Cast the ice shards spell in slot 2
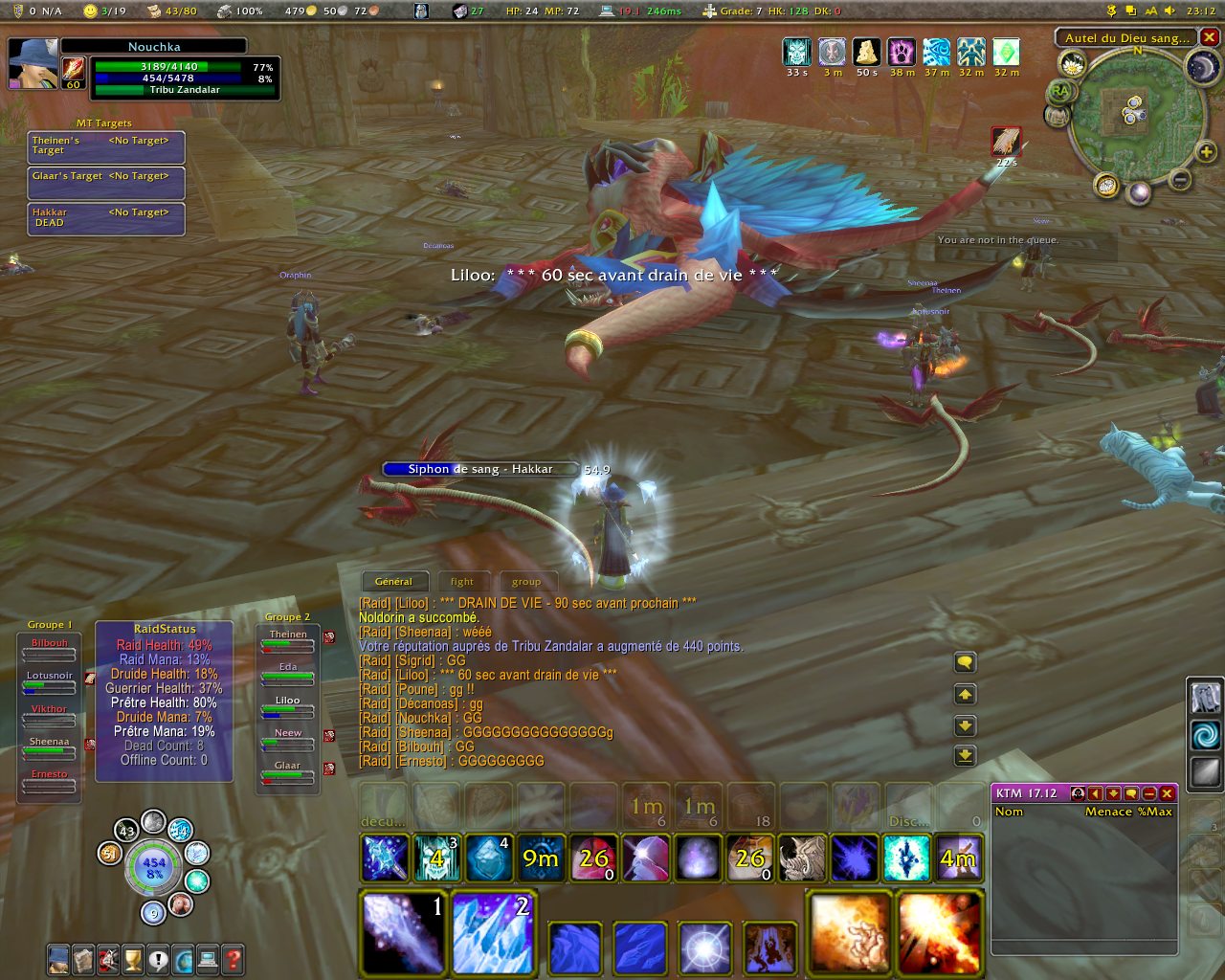The width and height of the screenshot is (1225, 980). [x=493, y=933]
